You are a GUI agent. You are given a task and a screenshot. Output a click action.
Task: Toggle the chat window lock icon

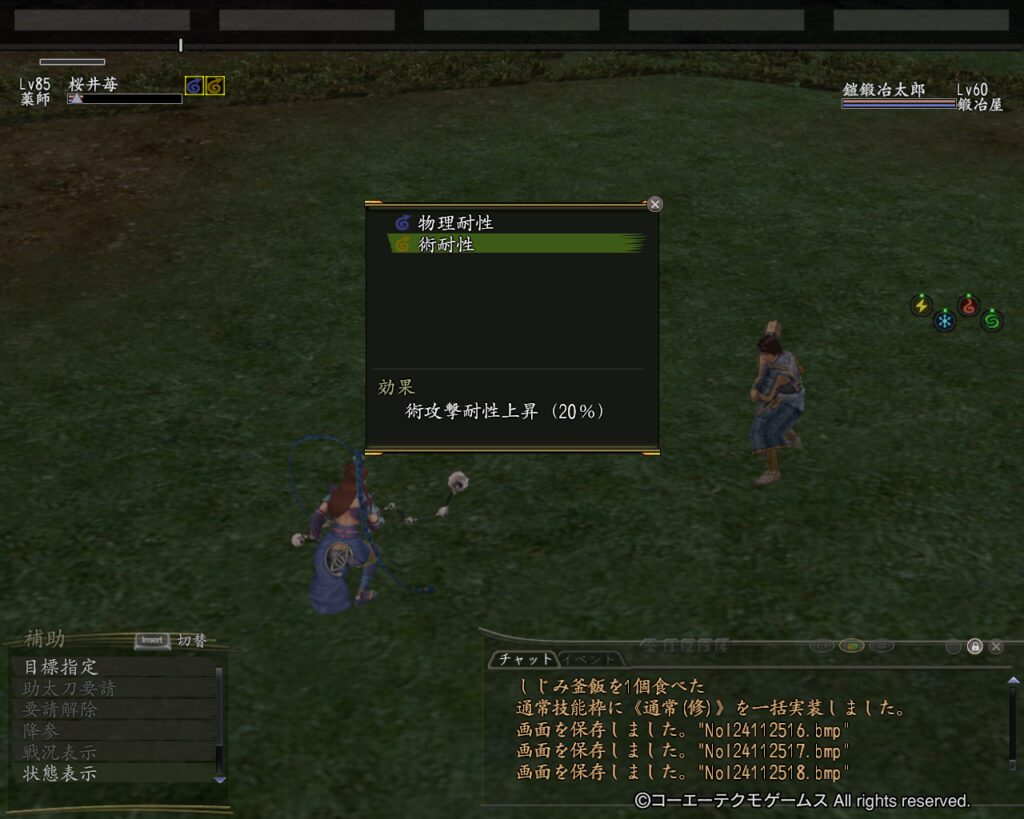coord(975,646)
